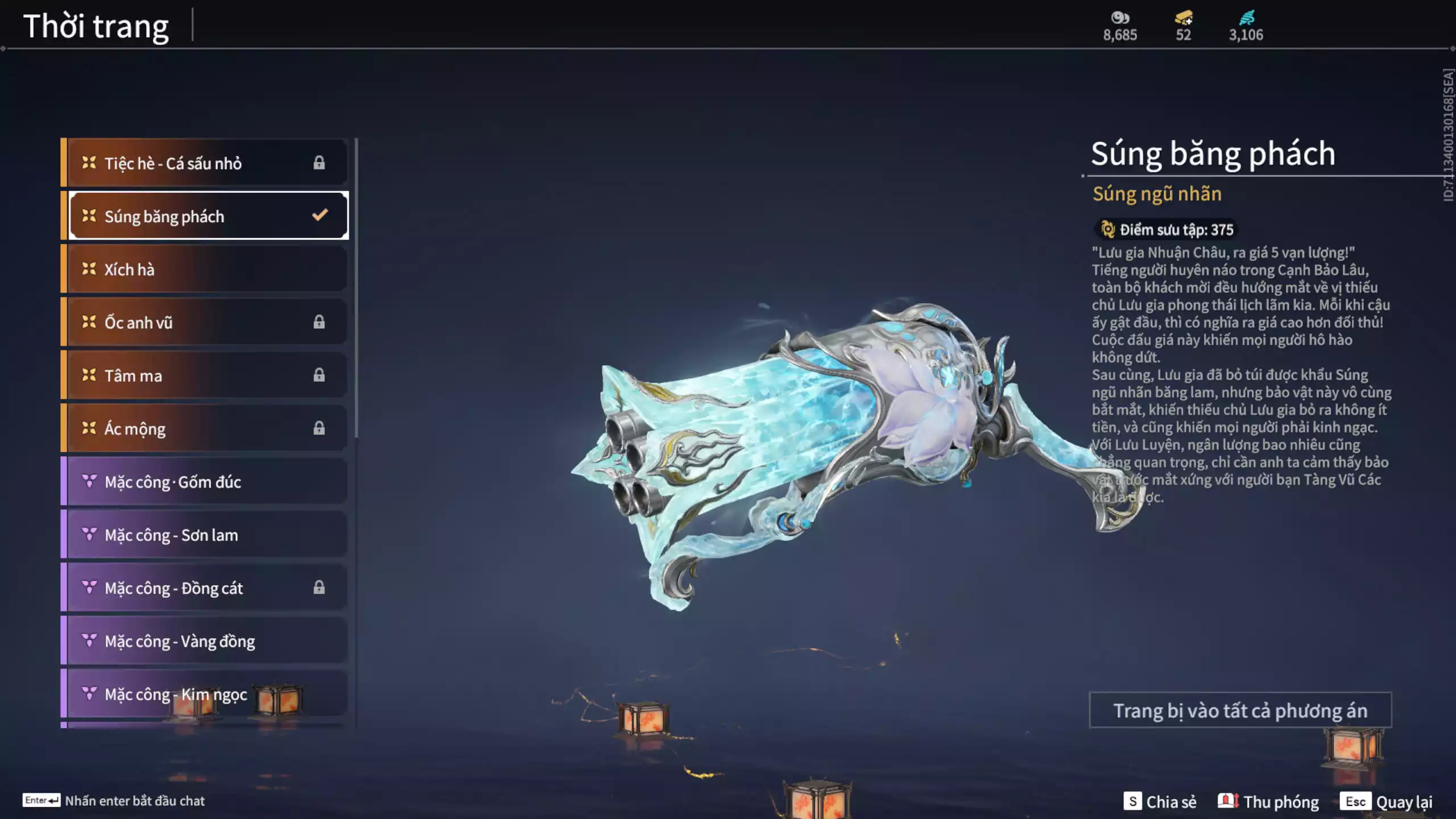Click the silver coin currency icon
This screenshot has height=819, width=1456.
(x=1120, y=18)
